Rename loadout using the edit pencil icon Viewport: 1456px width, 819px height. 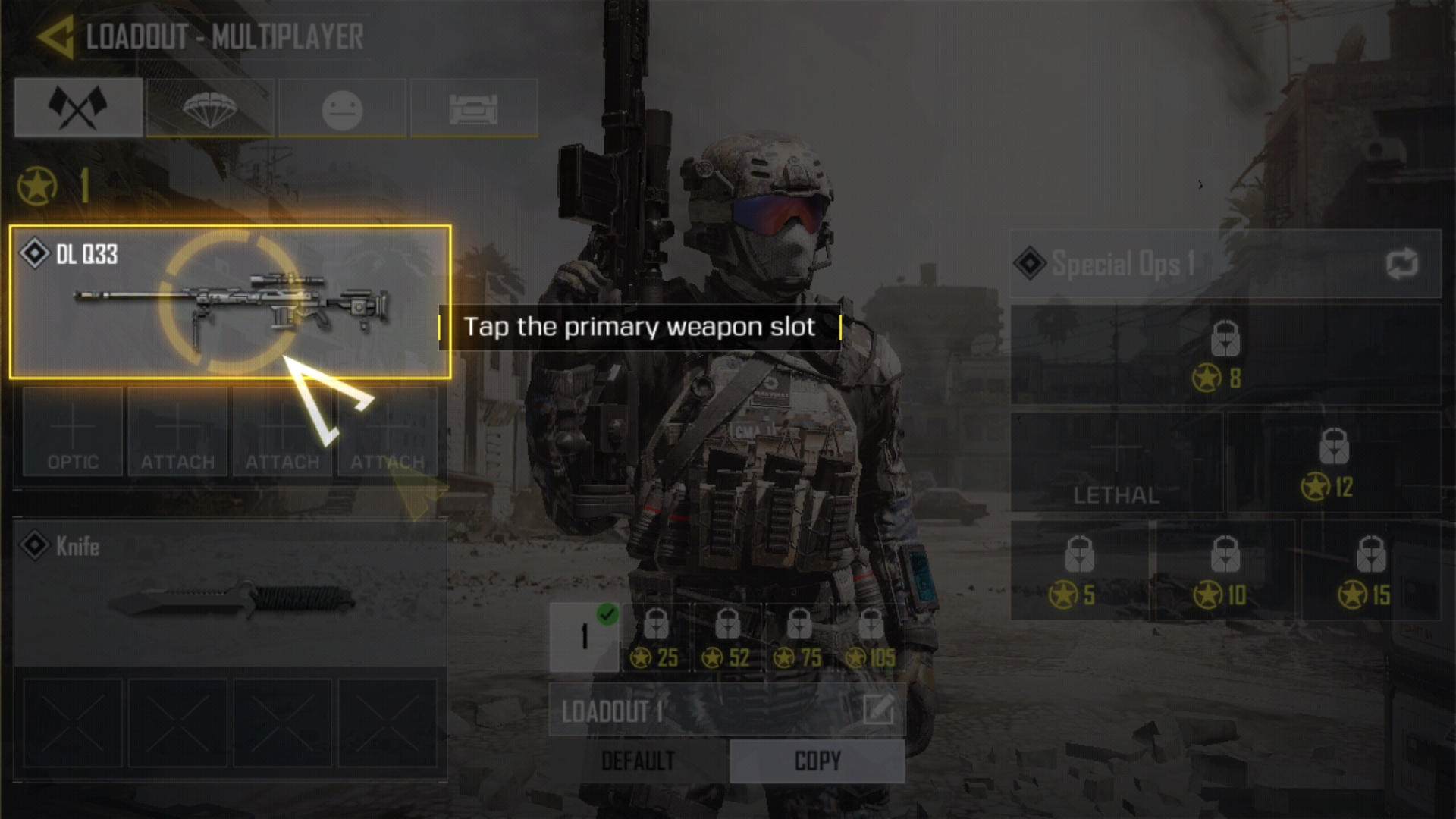pos(878,711)
